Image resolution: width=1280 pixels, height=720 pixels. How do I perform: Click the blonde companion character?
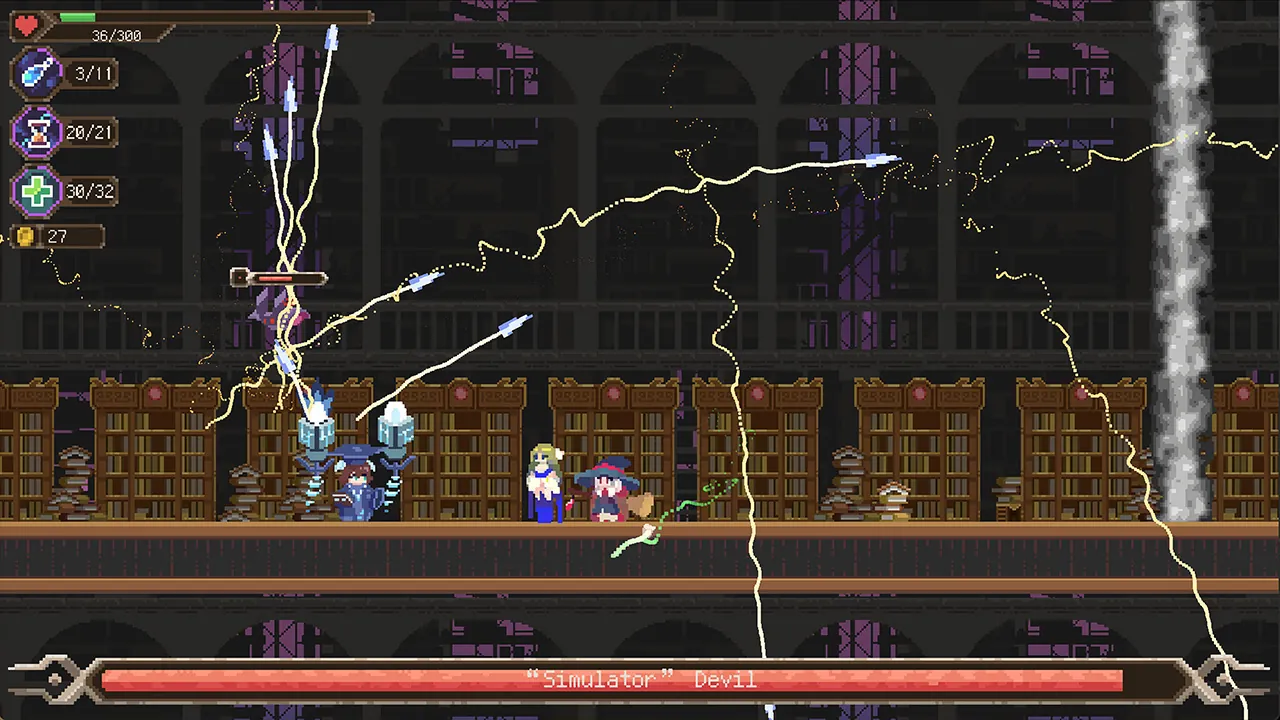545,485
